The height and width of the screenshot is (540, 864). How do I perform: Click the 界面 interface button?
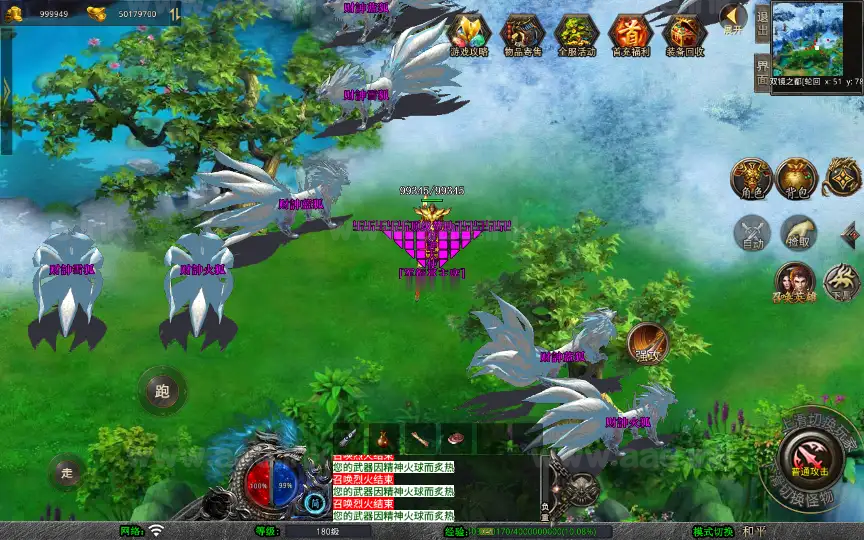click(x=762, y=74)
